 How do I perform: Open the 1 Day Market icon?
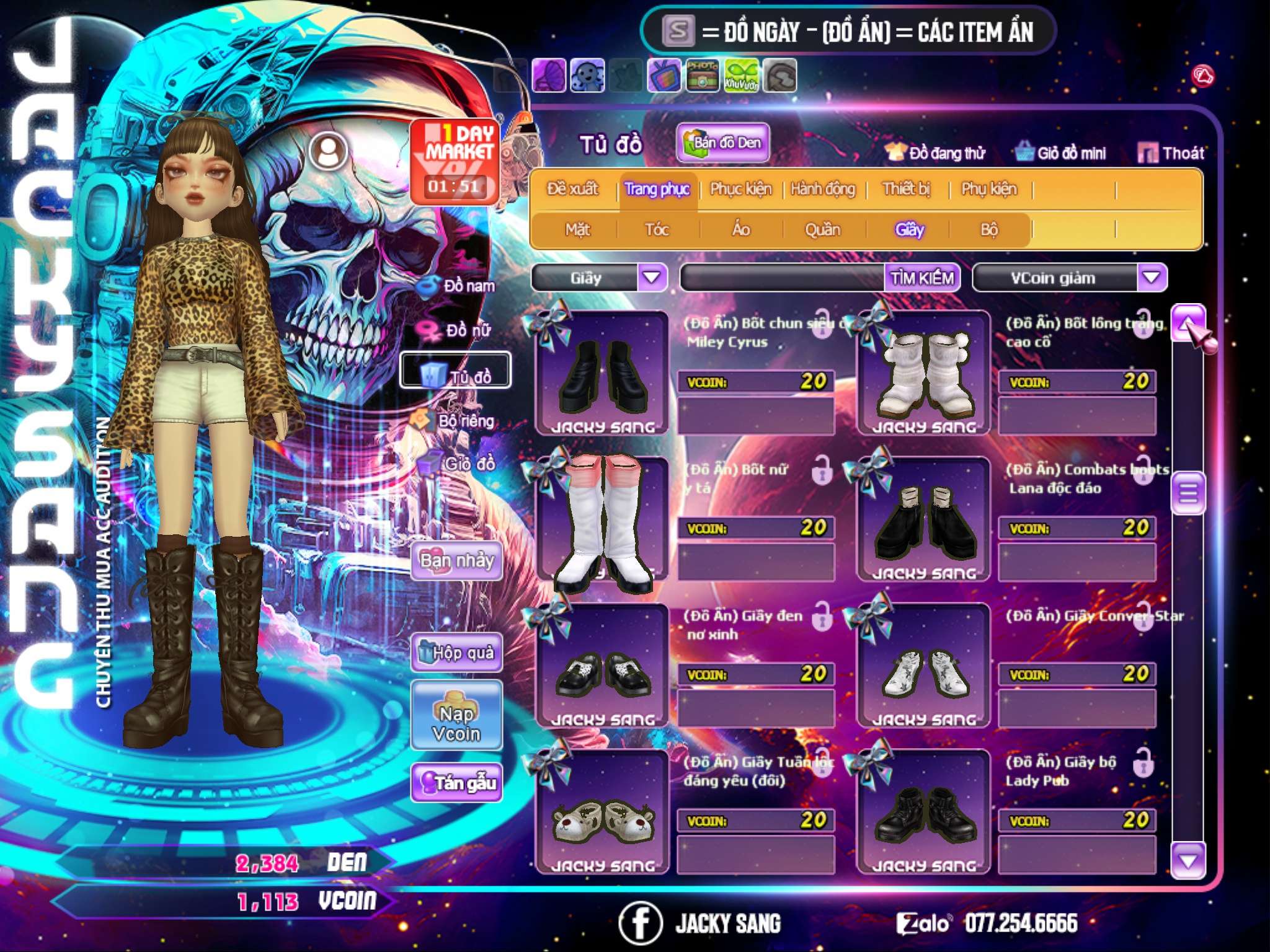click(x=456, y=161)
